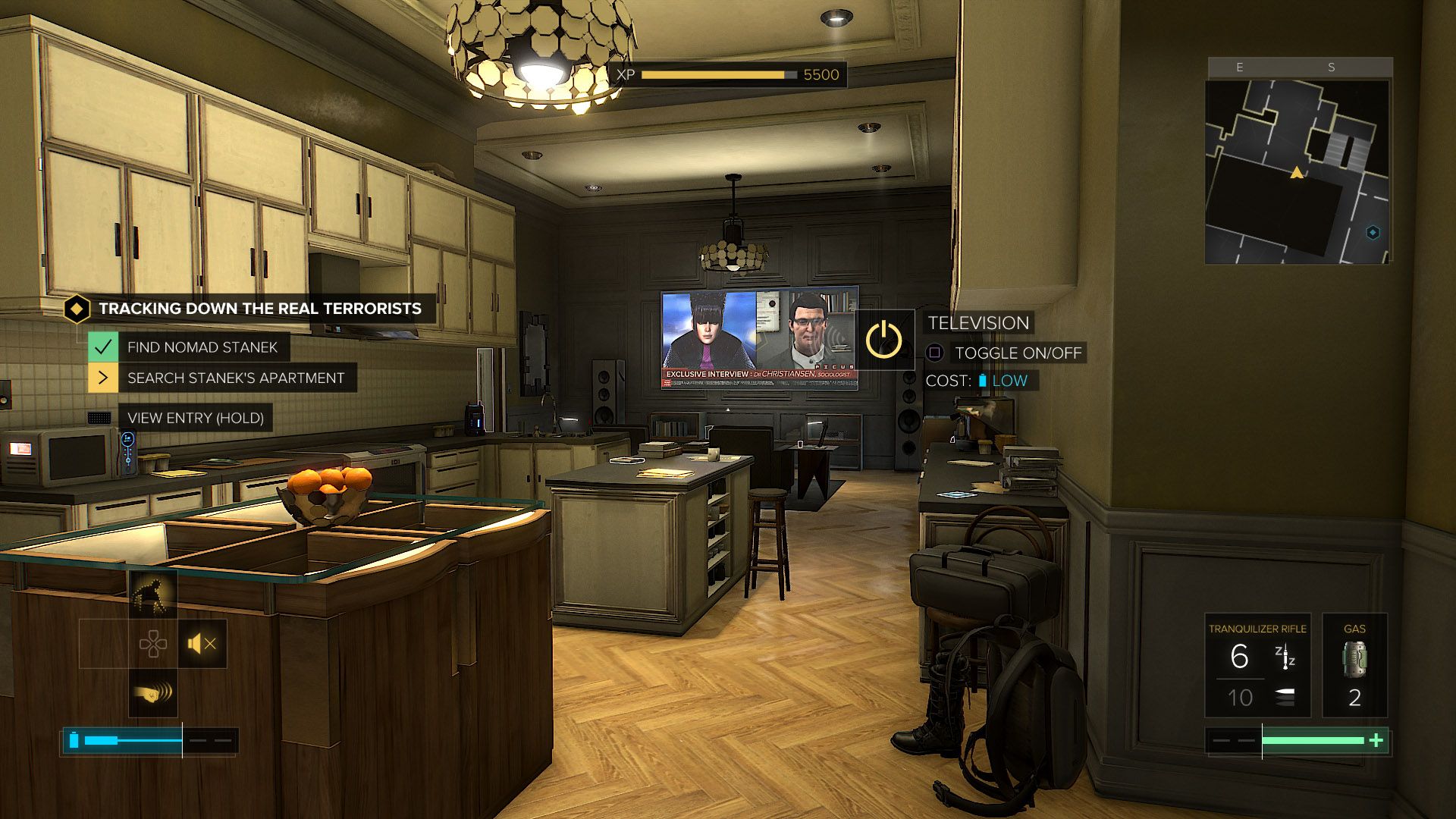The height and width of the screenshot is (819, 1456).
Task: Activate the cloaked figure augmentation icon
Action: point(153,594)
